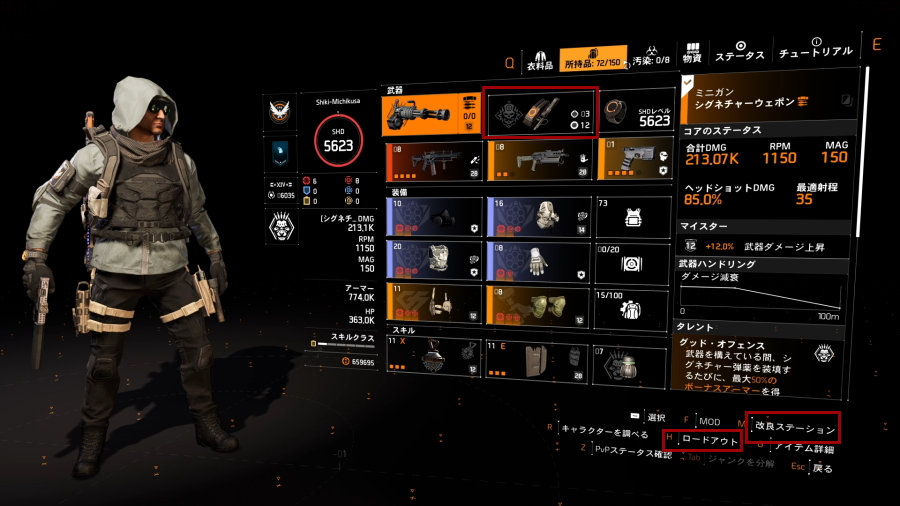The height and width of the screenshot is (506, 900).
Task: Open the チュートリアル tutorial tab
Action: click(816, 48)
